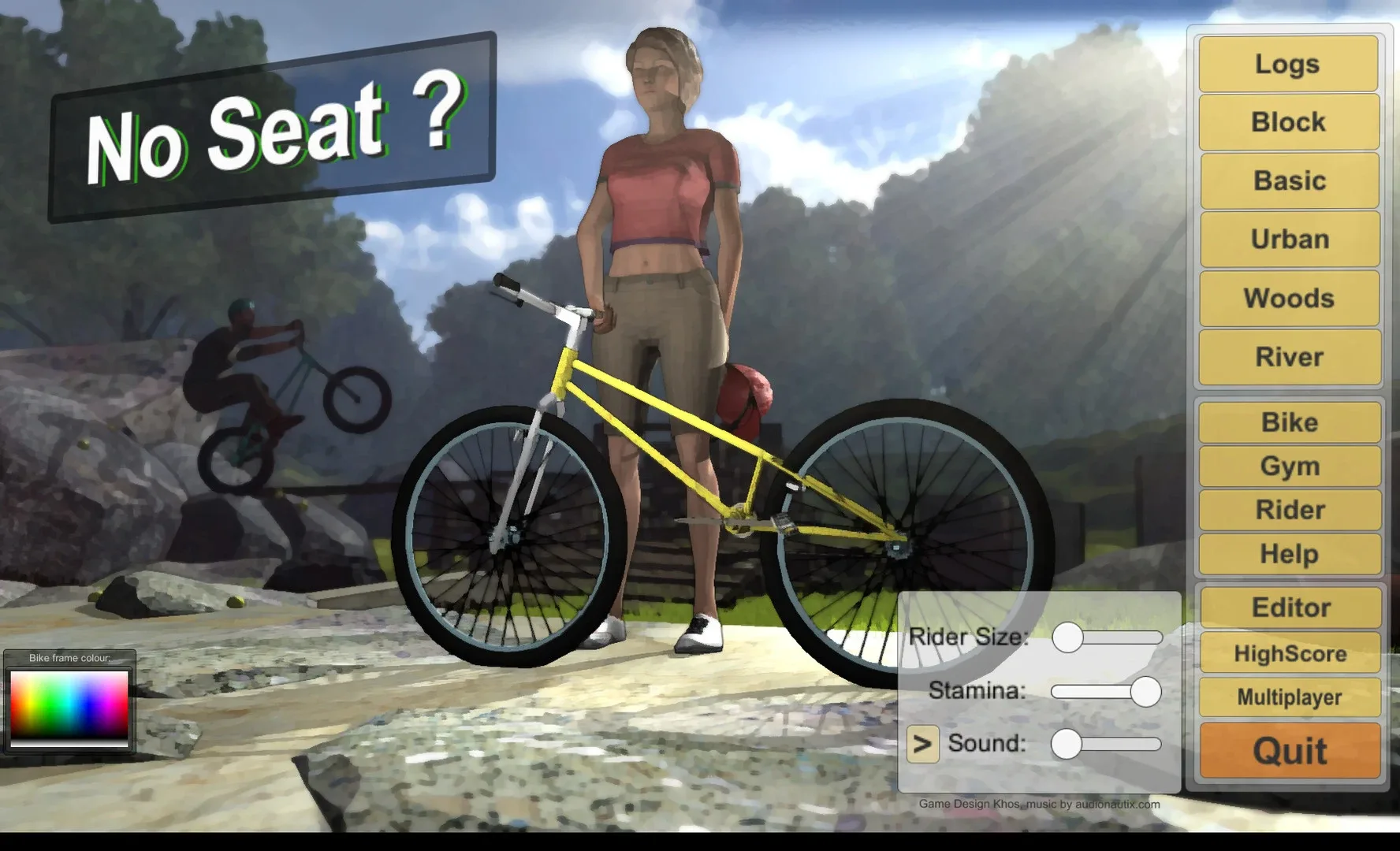
Task: Open the Help screen
Action: [x=1287, y=553]
